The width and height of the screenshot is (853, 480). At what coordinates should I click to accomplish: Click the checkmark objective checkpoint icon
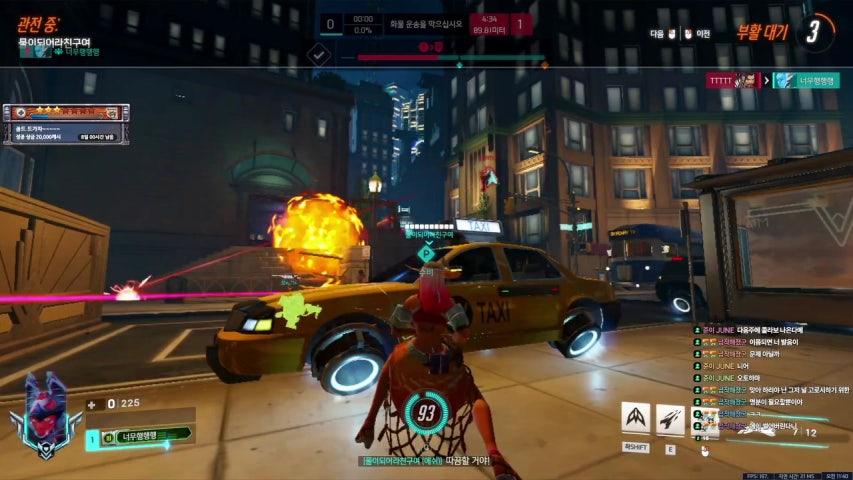tap(319, 54)
